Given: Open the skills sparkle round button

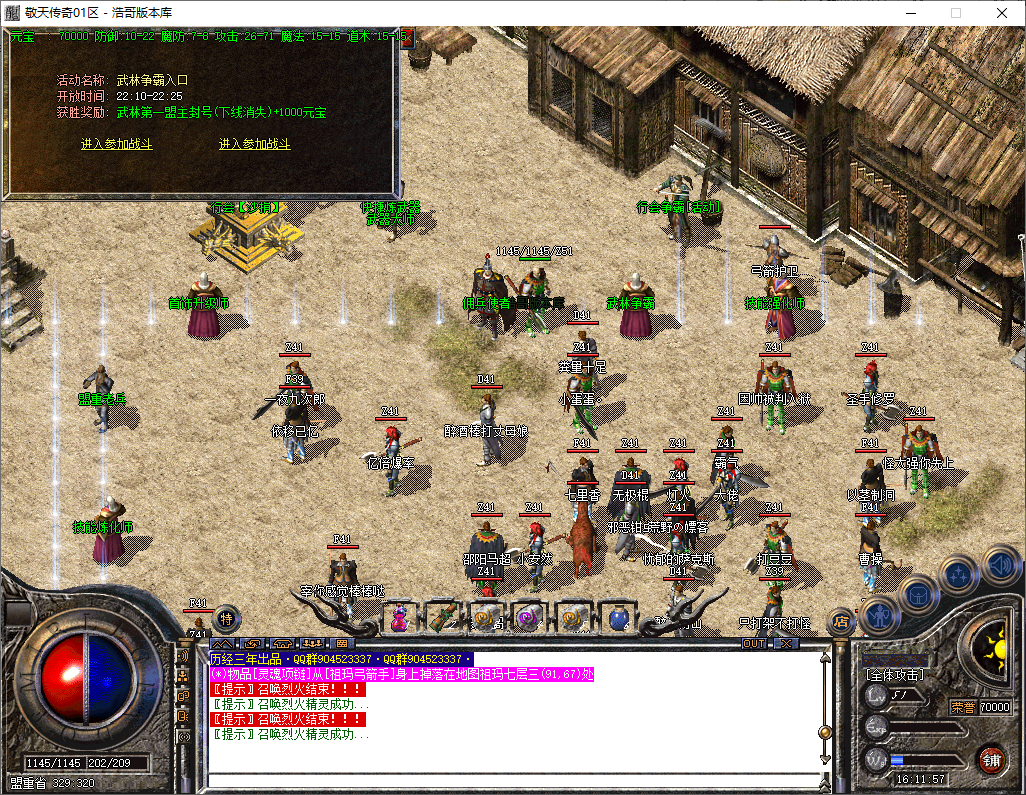Looking at the screenshot, I should point(959,575).
